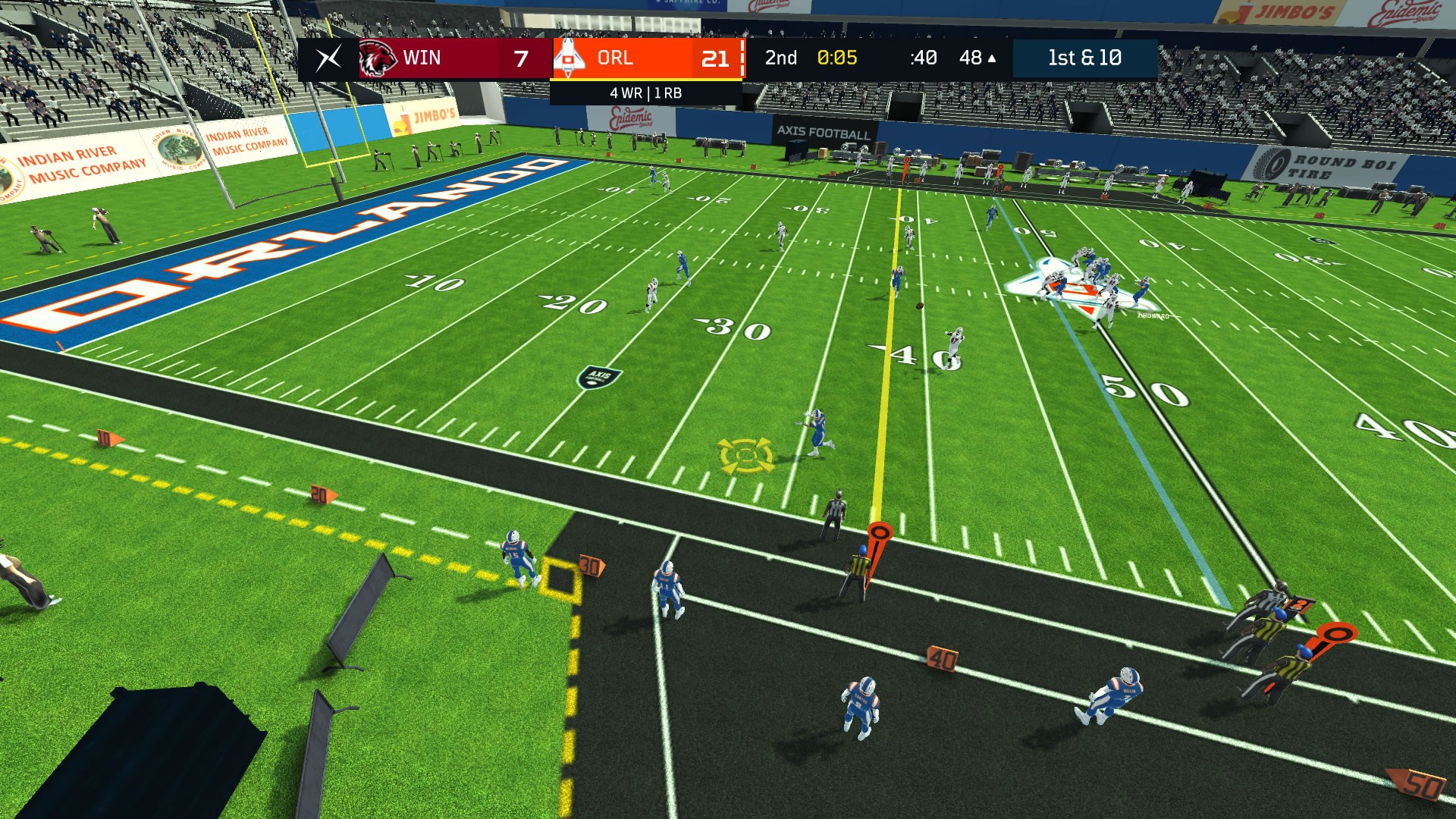Screen dimensions: 1456x819
Task: Expand the 4 WR | 1 RB formation label
Action: [645, 94]
